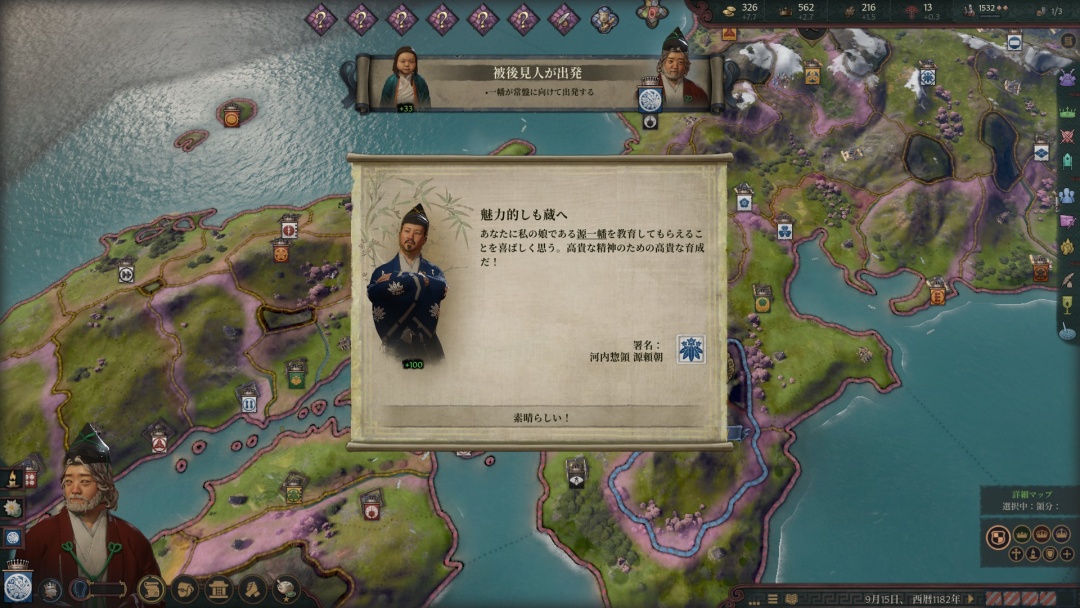Open the candle lifestyle icon

click(x=12, y=479)
